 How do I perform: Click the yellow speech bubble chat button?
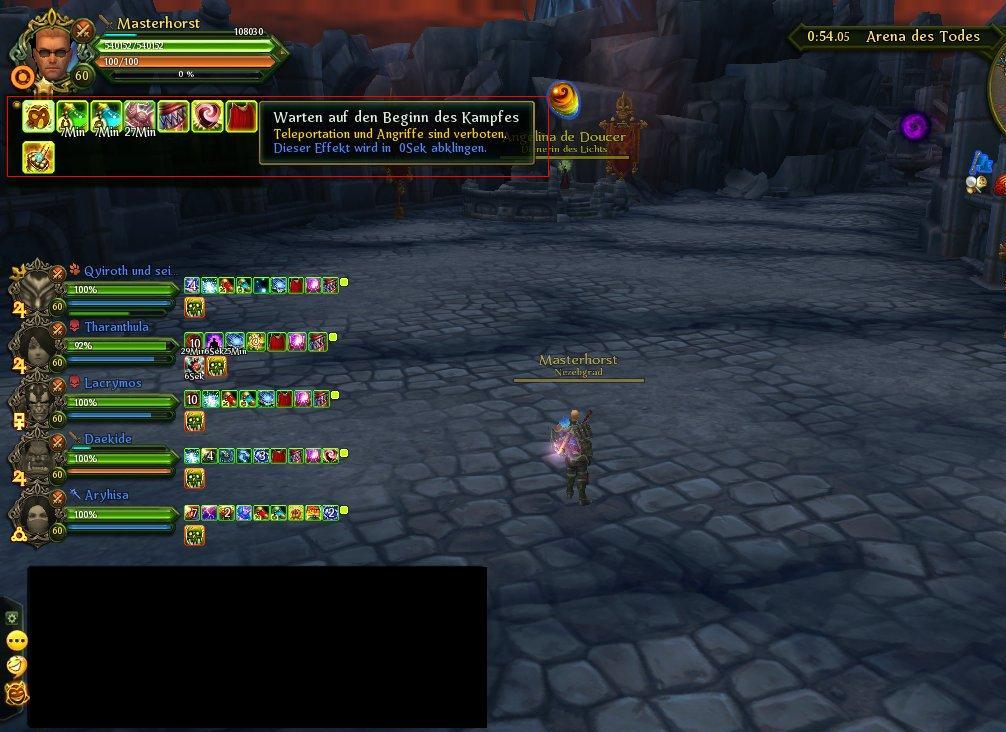pyautogui.click(x=16, y=641)
